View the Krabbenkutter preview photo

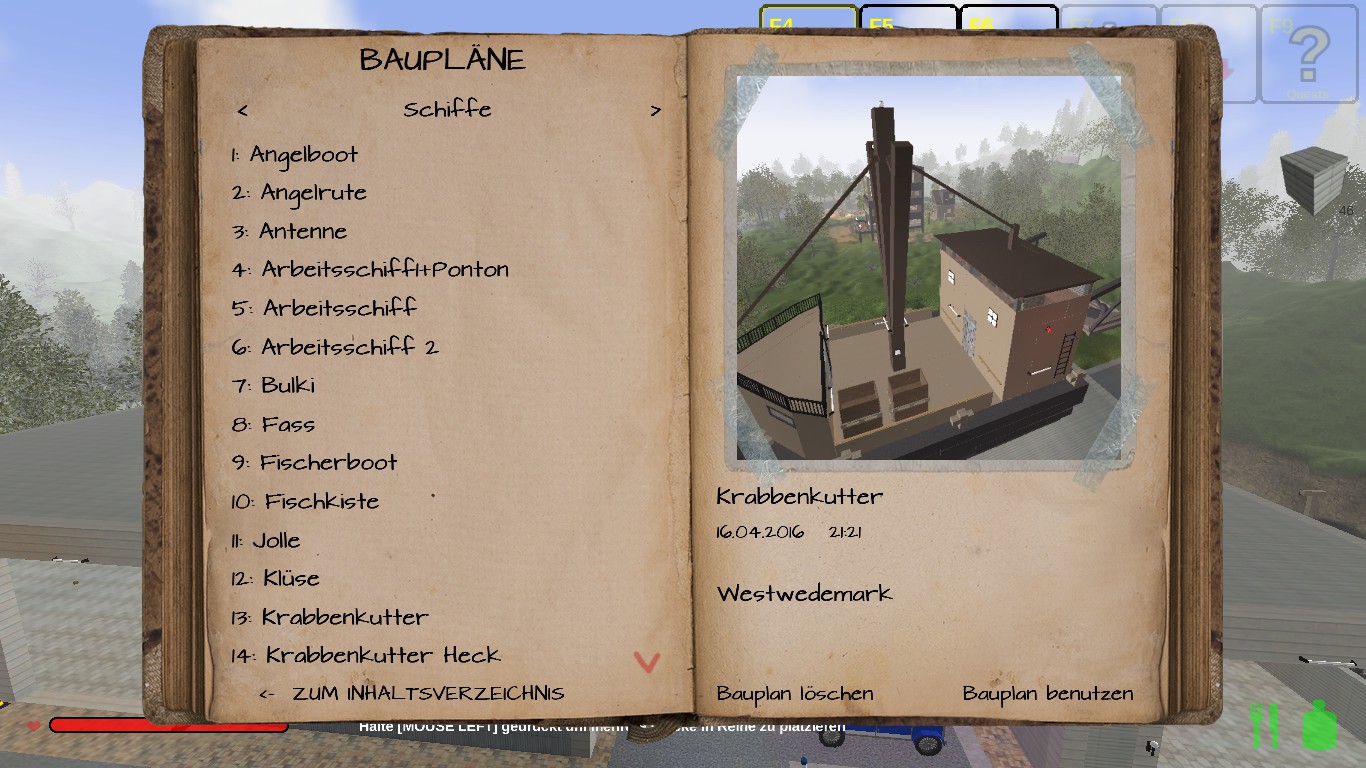click(928, 268)
